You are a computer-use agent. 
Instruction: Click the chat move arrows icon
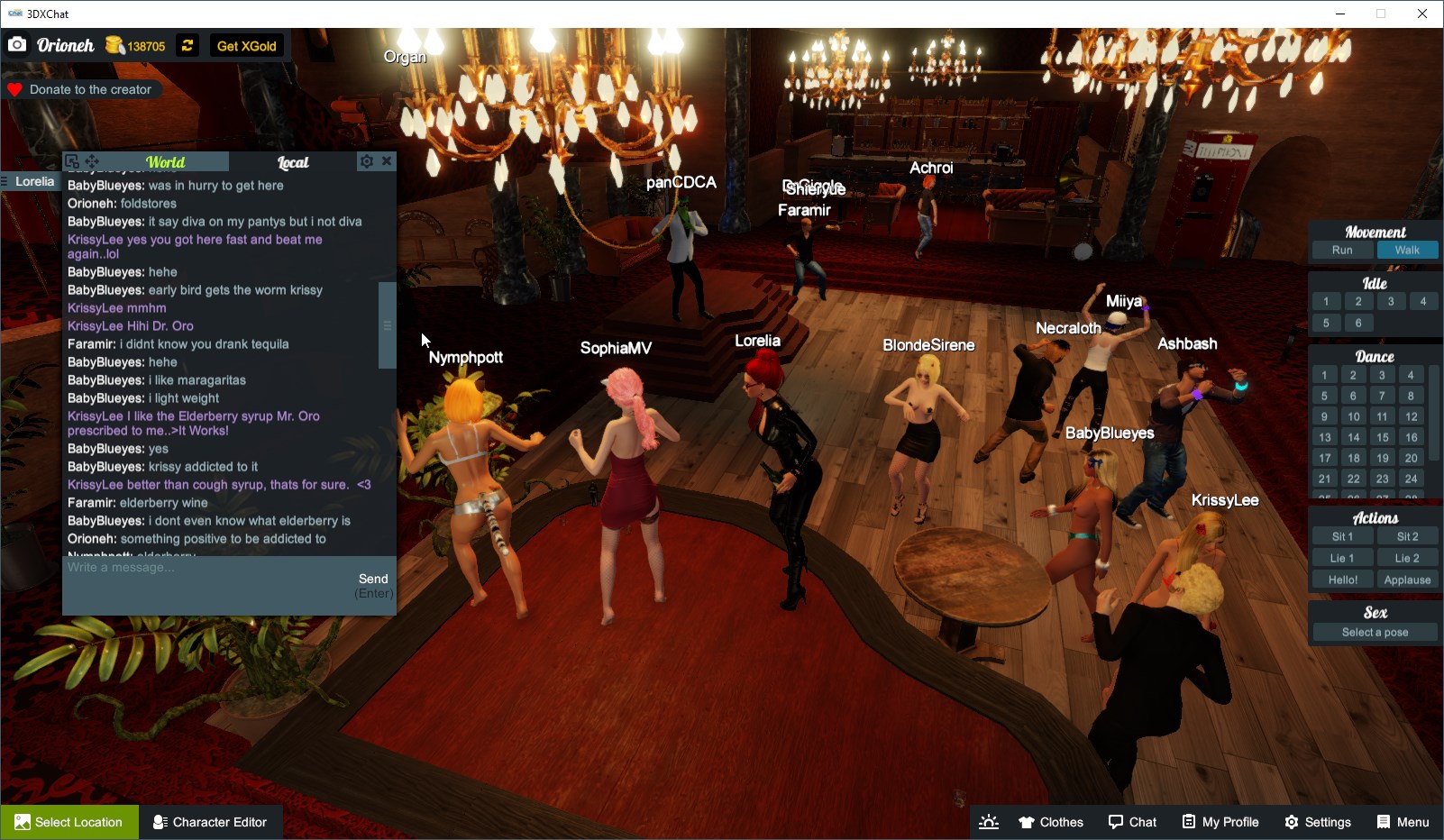pos(90,160)
